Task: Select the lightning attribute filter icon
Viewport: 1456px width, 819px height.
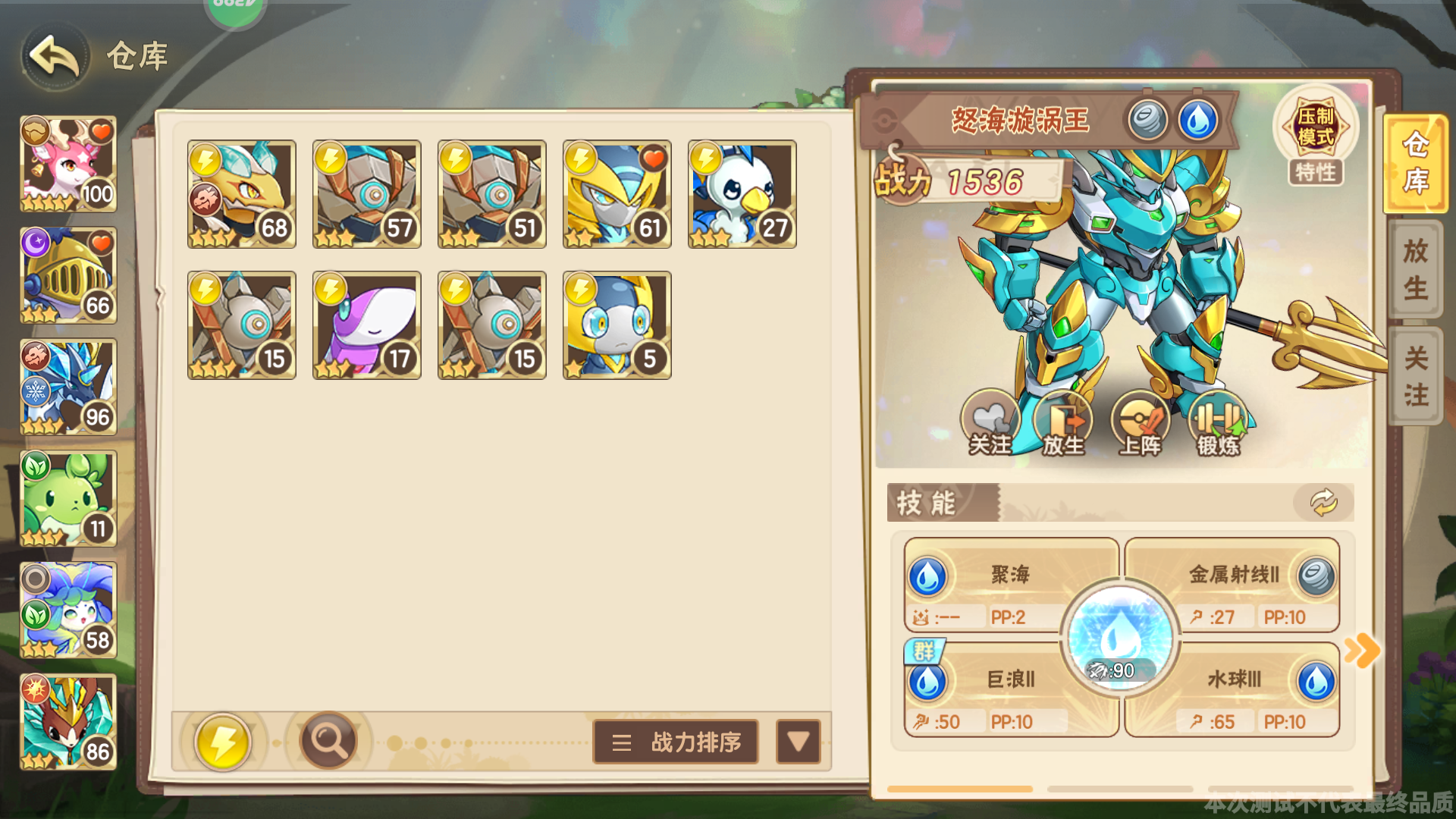Action: click(222, 742)
